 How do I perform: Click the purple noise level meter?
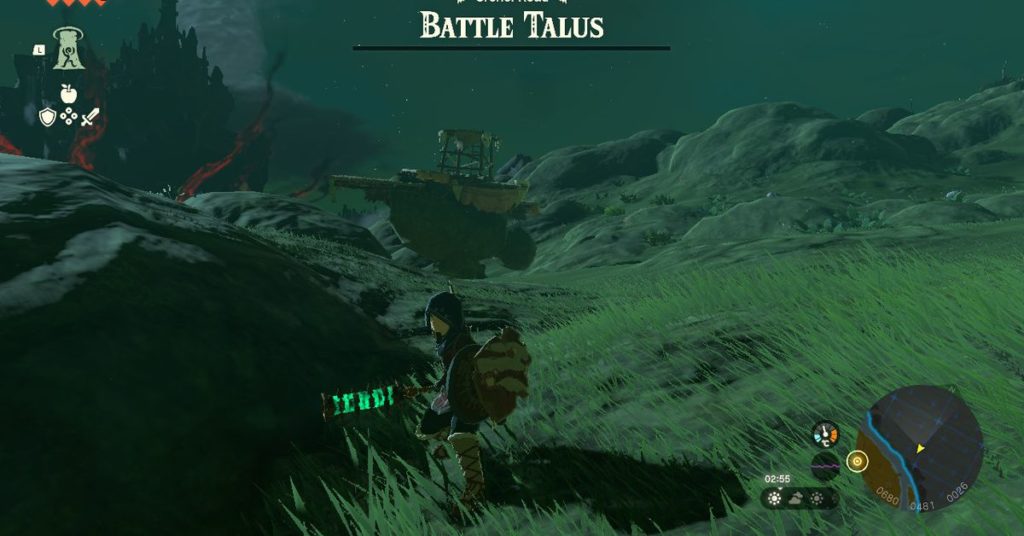pyautogui.click(x=825, y=465)
